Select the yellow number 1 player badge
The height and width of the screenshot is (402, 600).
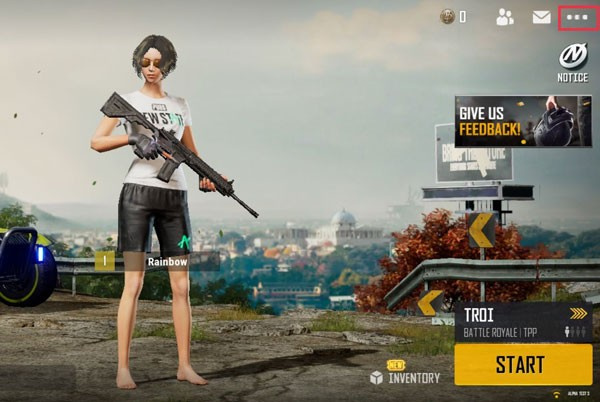point(105,261)
